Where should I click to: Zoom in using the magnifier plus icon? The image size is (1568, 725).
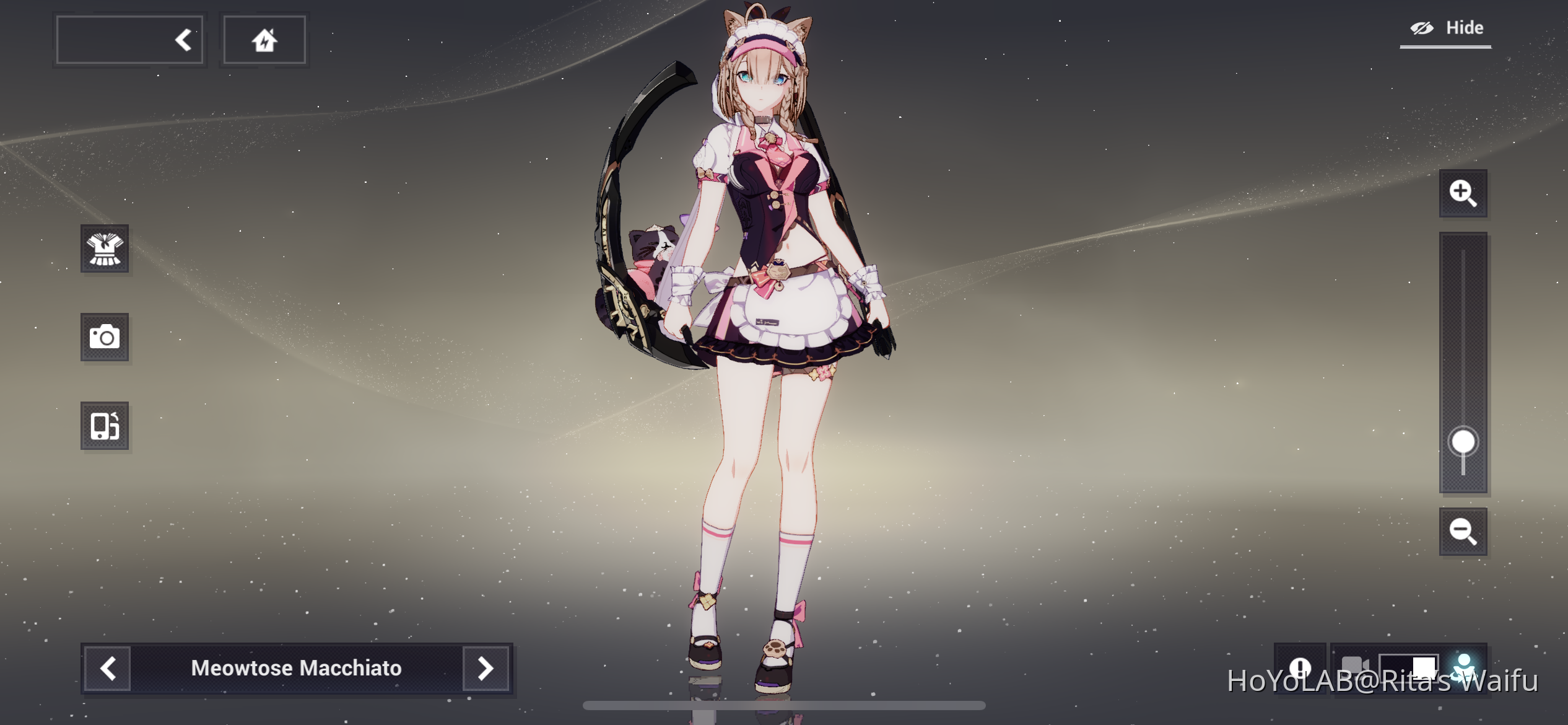tap(1463, 193)
